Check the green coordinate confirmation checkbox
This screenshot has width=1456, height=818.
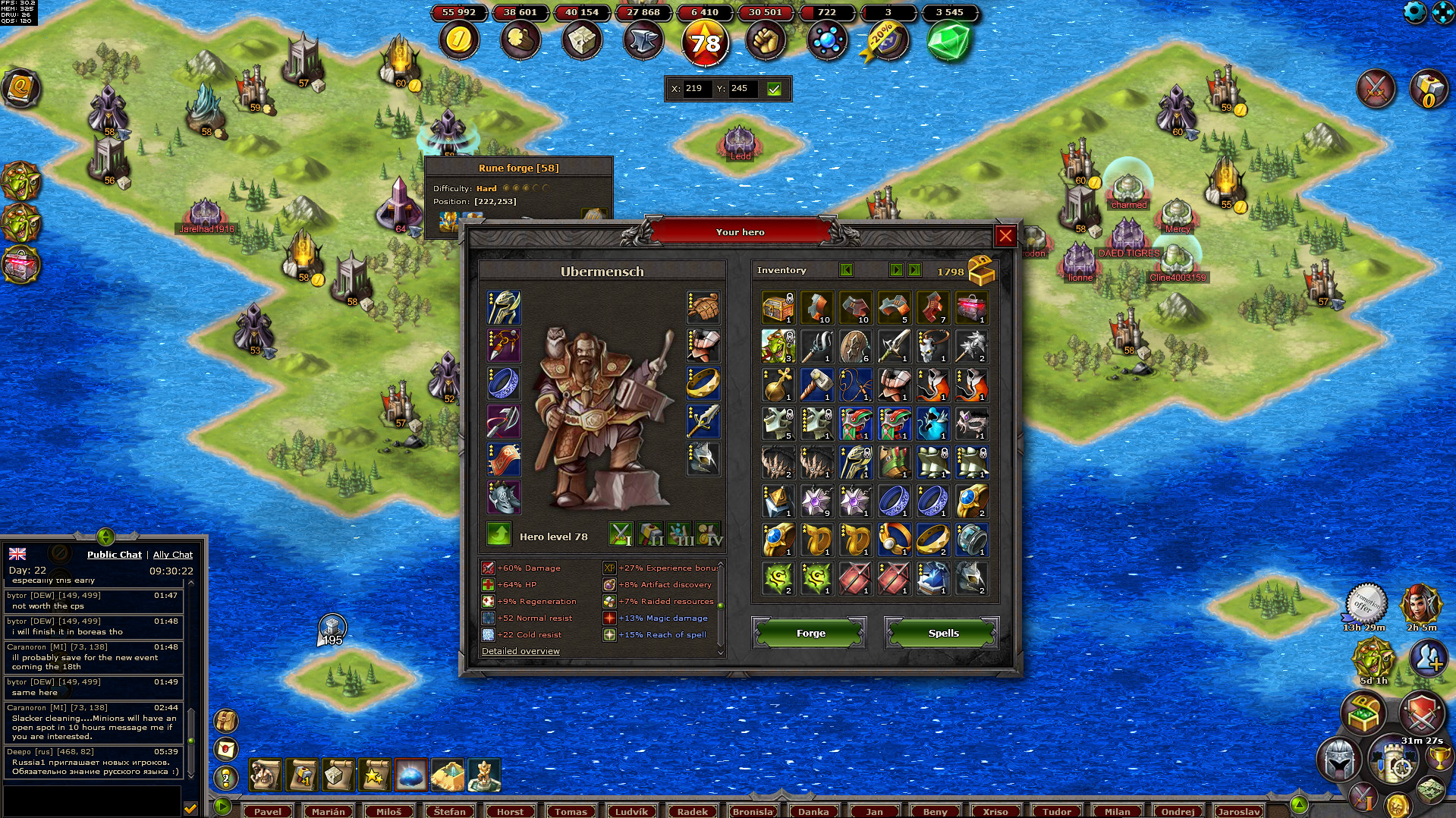tap(774, 89)
